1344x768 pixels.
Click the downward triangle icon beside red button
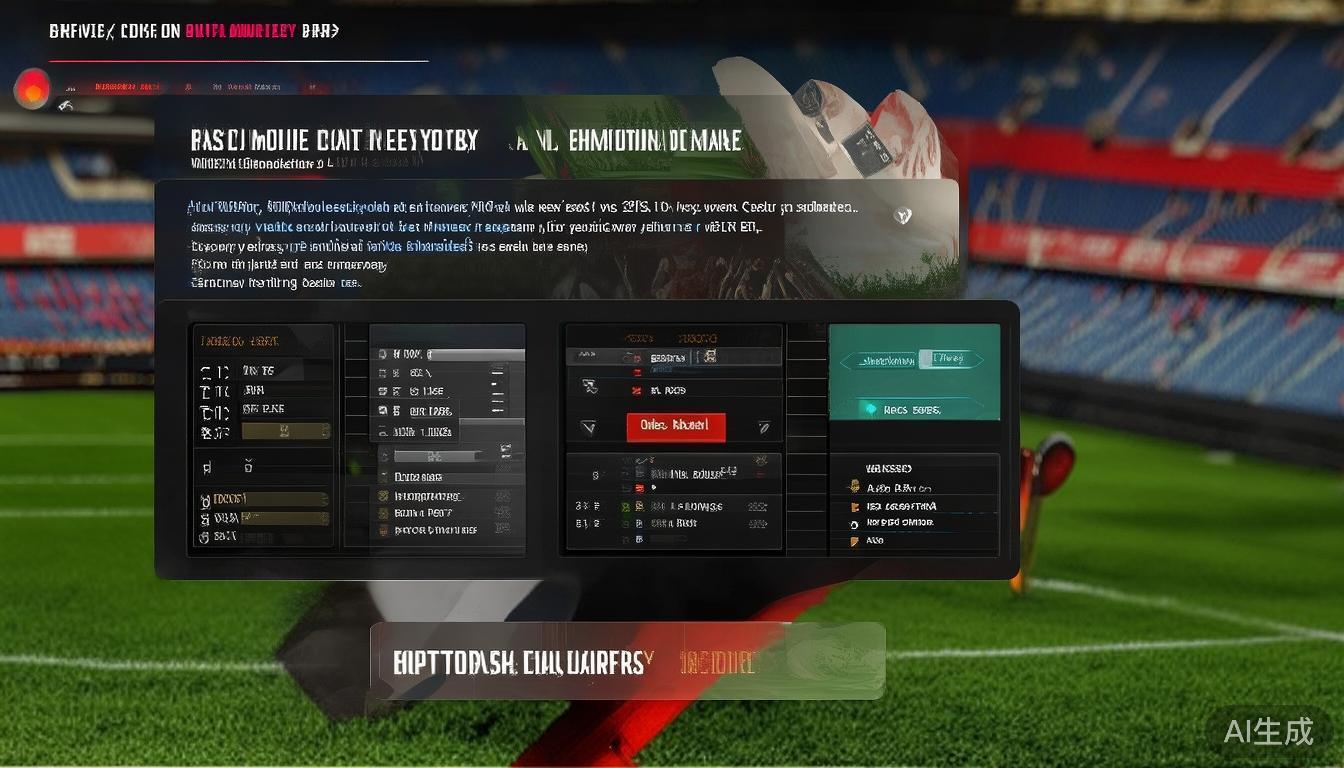click(x=589, y=427)
